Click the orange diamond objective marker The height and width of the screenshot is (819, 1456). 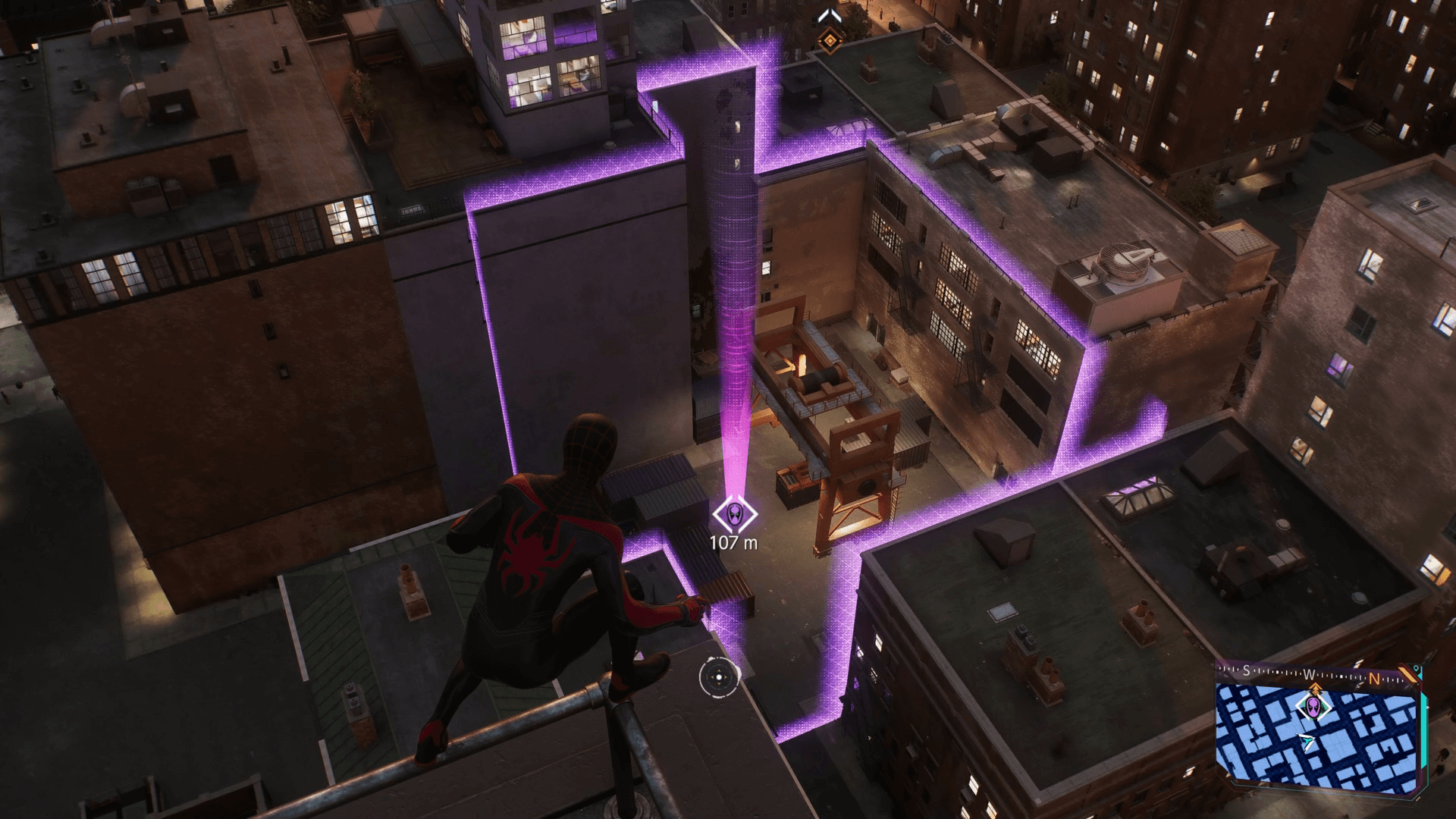(831, 39)
